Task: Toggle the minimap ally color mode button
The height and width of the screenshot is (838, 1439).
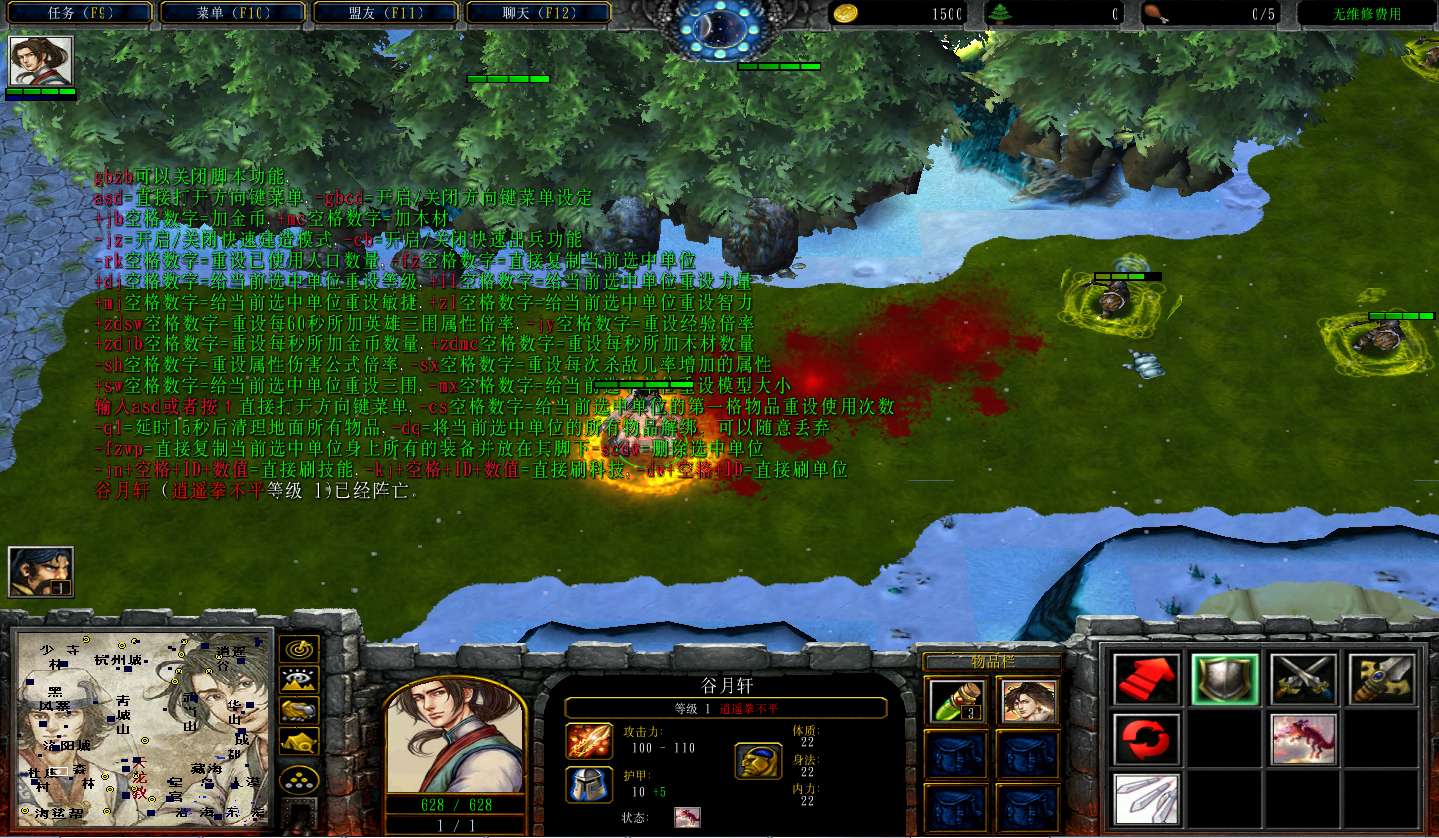Action: click(298, 711)
